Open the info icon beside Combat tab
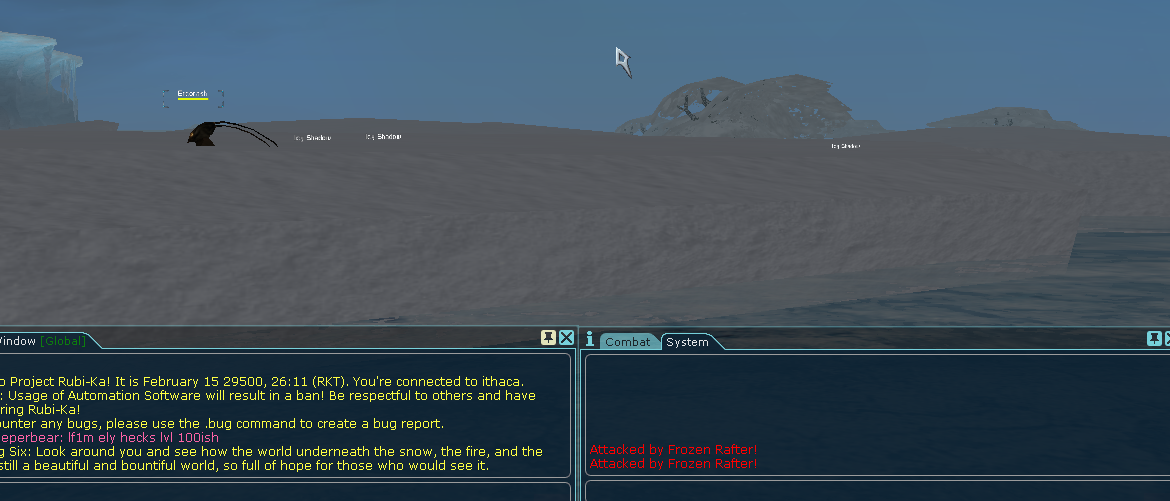The height and width of the screenshot is (501, 1170). pyautogui.click(x=590, y=339)
